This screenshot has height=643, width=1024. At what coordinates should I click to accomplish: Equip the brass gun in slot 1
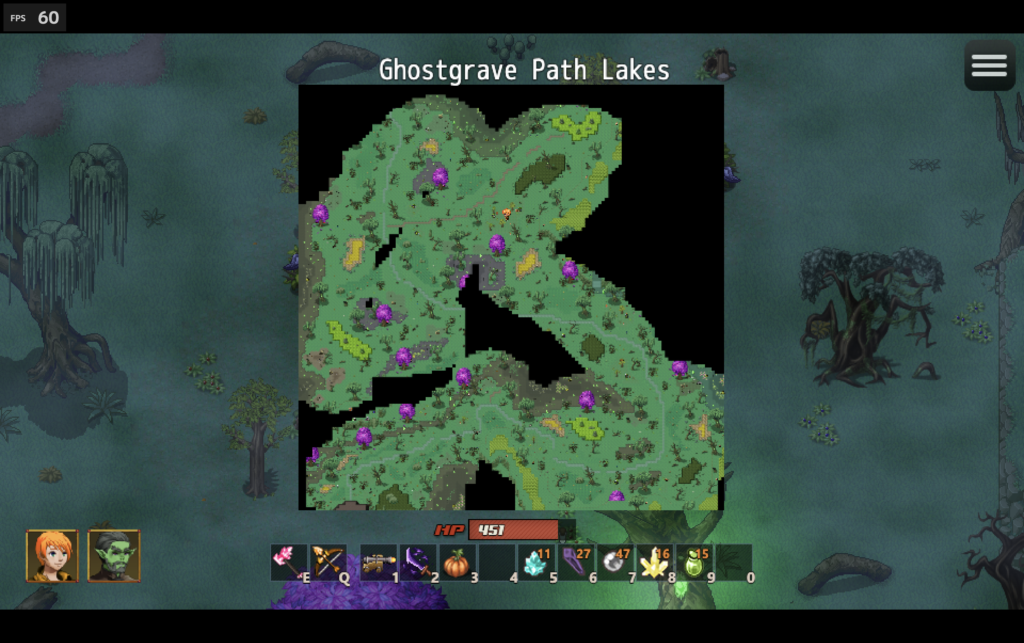[x=378, y=563]
